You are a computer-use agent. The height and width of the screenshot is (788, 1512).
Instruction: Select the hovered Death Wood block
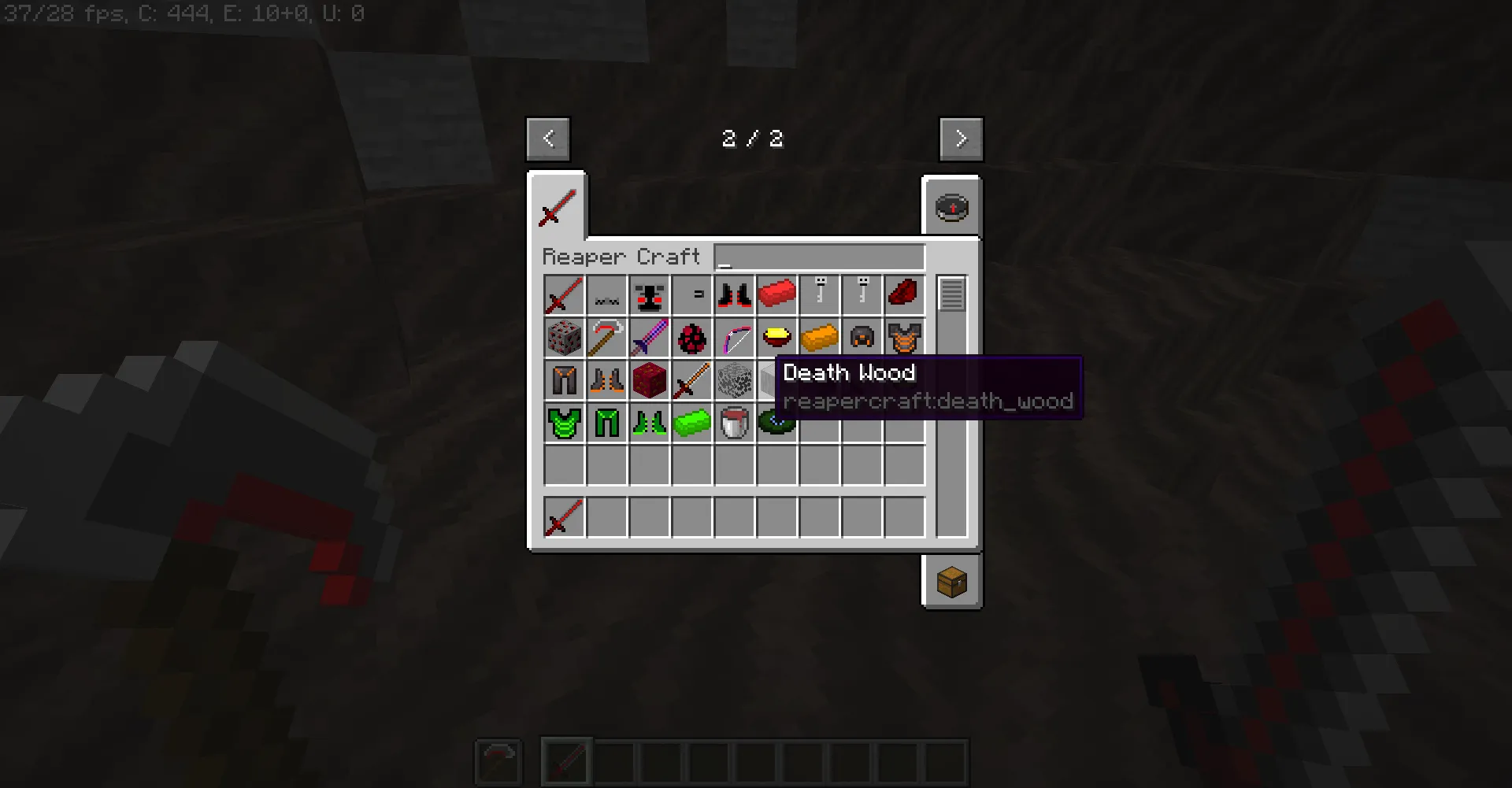coord(776,380)
